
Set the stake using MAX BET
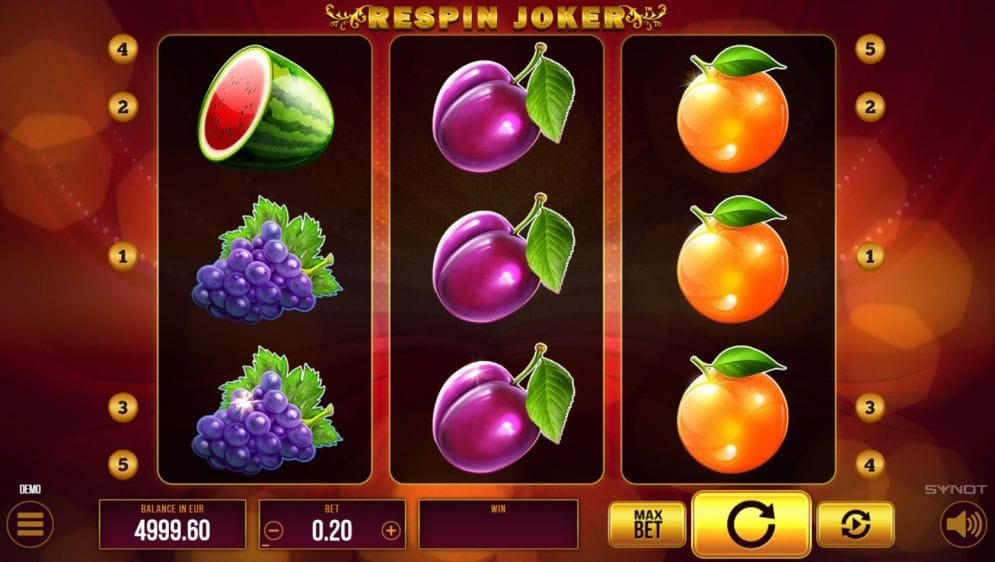point(647,524)
